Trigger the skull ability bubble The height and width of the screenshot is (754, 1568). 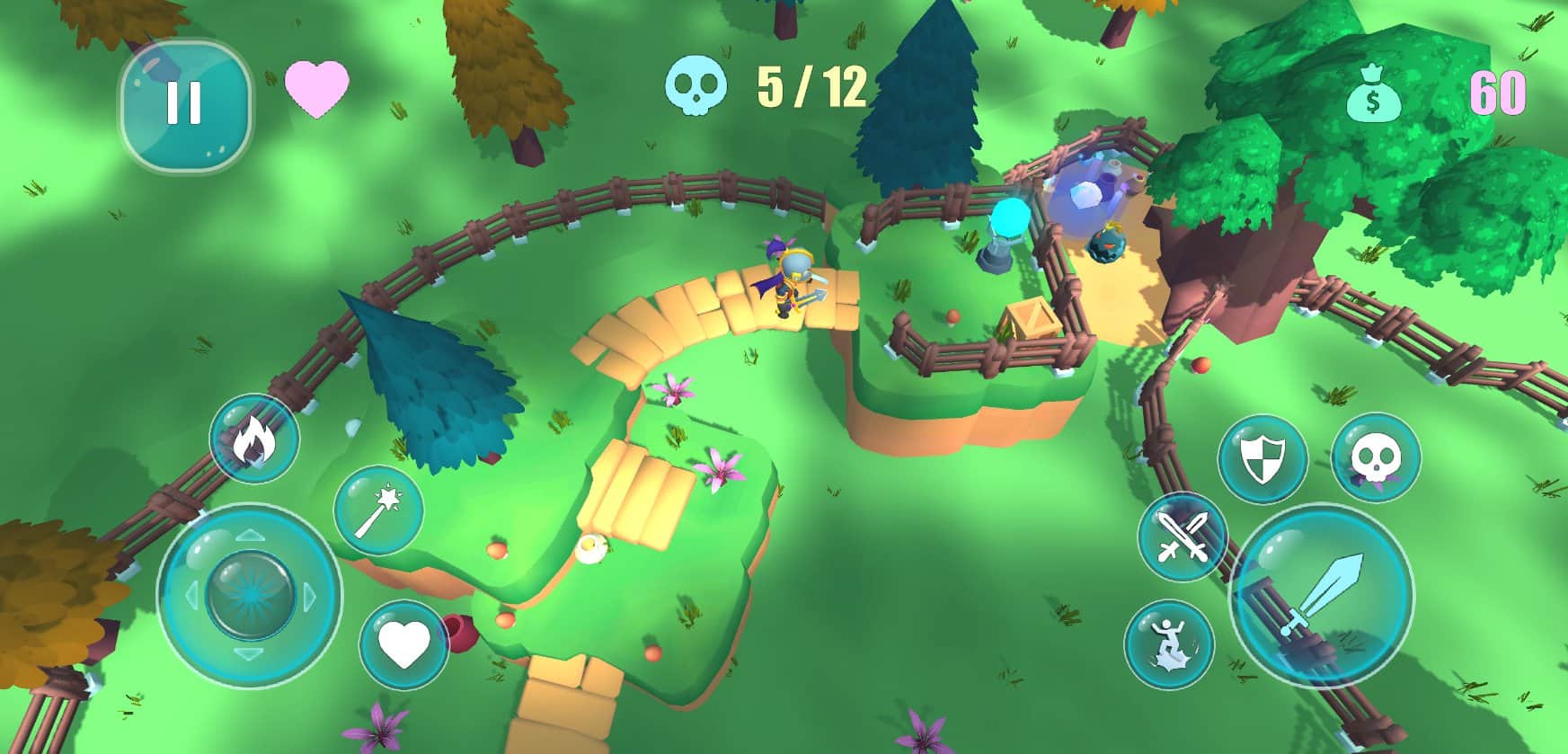[1375, 458]
